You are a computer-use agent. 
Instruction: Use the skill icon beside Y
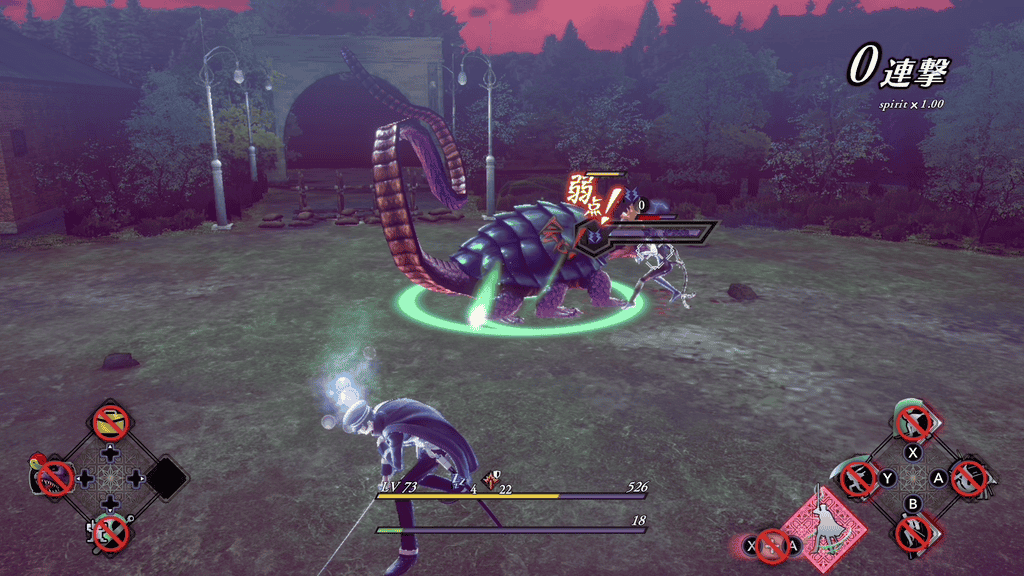pos(858,479)
